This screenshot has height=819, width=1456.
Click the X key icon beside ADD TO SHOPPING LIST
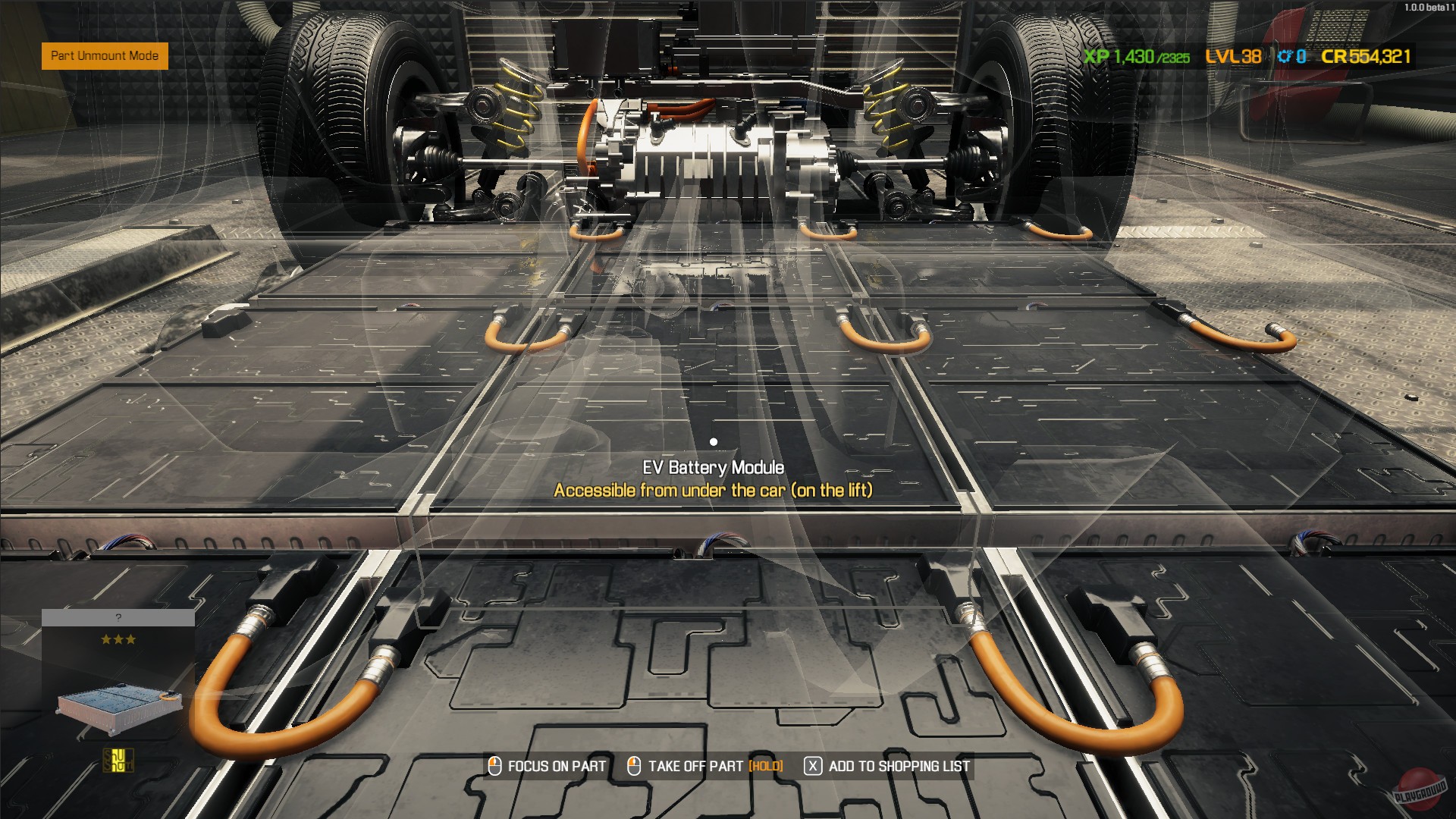pos(812,766)
